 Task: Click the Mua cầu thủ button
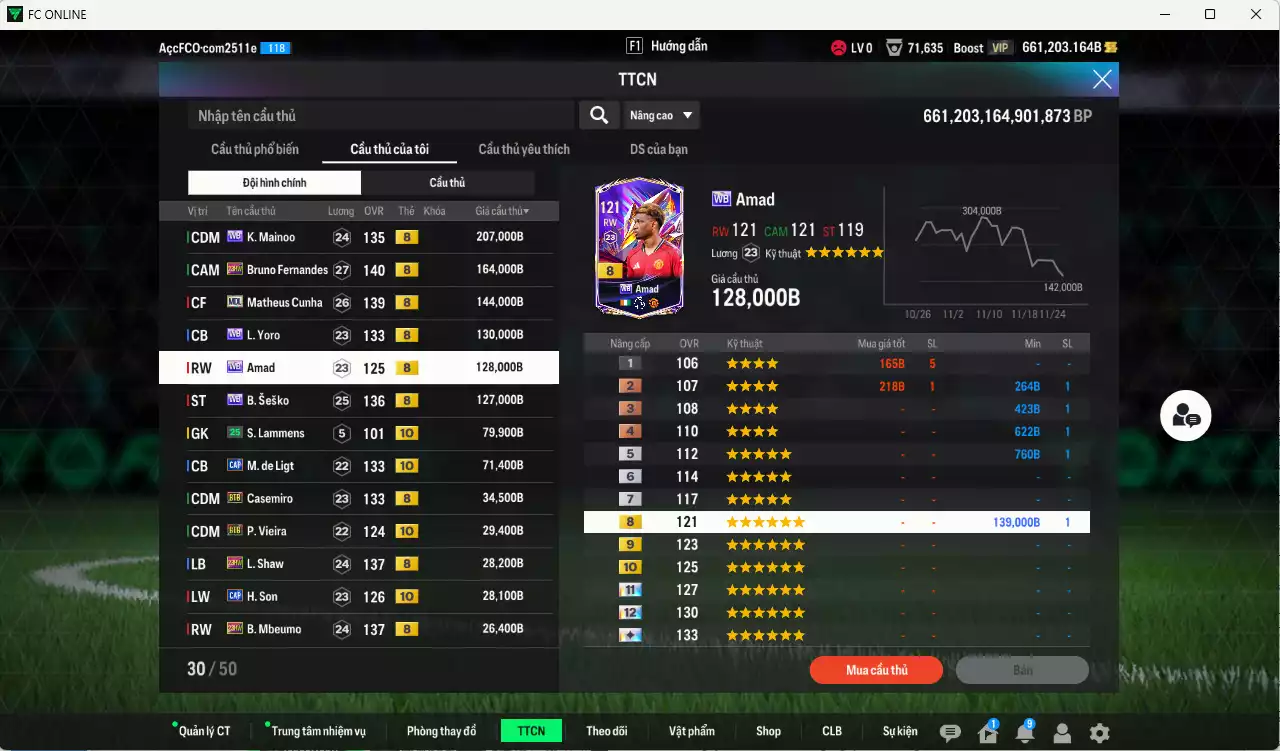point(876,670)
